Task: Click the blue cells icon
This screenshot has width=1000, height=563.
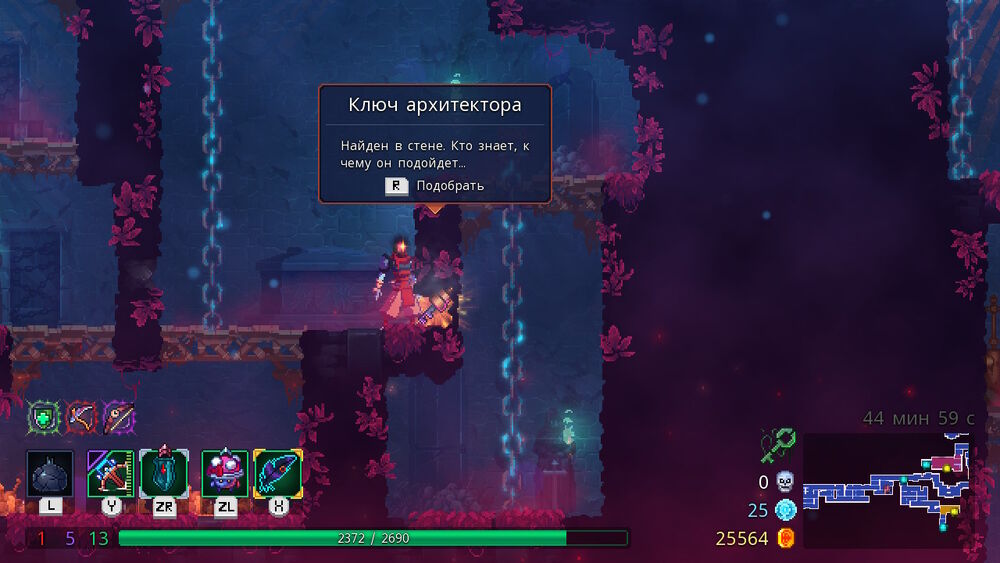Action: point(785,510)
